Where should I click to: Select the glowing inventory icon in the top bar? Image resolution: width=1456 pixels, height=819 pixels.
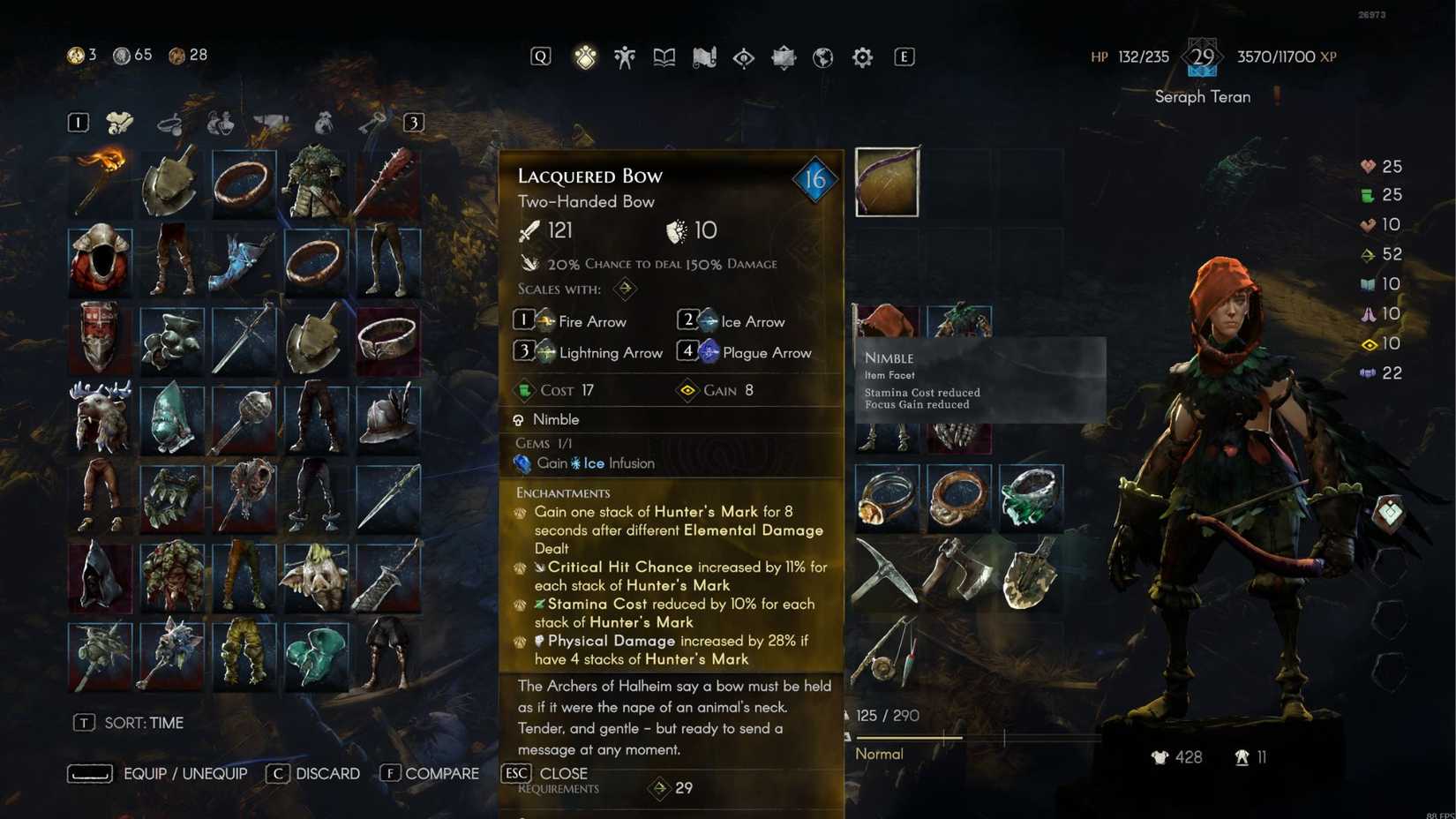pos(585,56)
